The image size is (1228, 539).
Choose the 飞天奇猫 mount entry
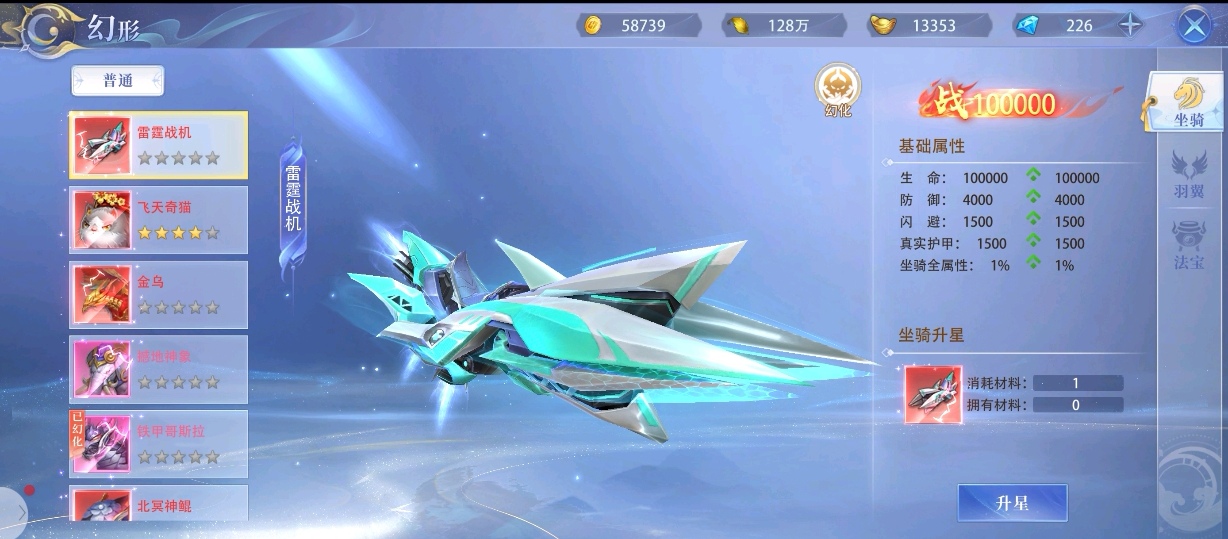[158, 220]
